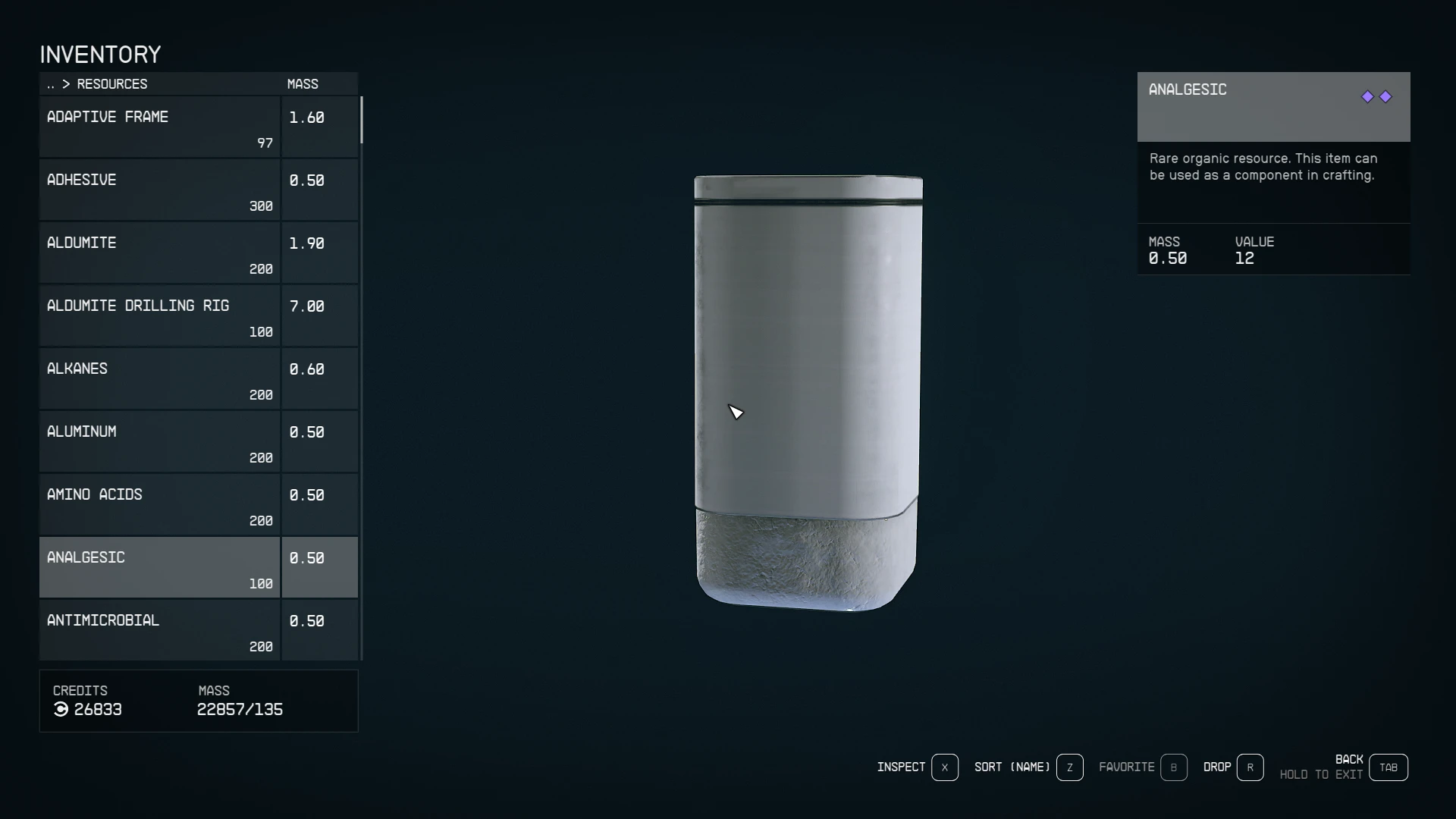Click the B key icon beside Favorite
This screenshot has width=1456, height=819.
click(1174, 767)
